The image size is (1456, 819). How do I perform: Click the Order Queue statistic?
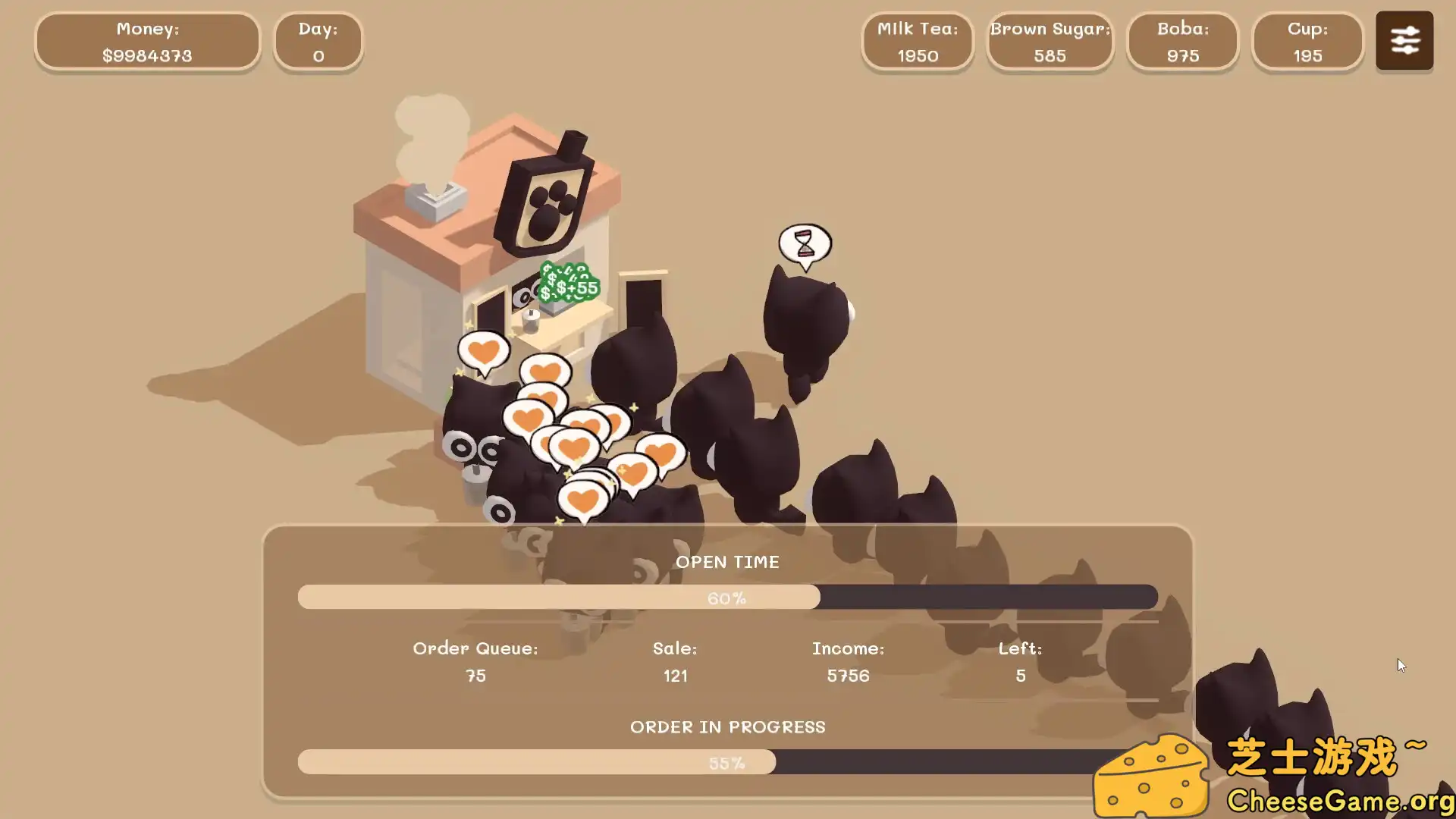[475, 662]
